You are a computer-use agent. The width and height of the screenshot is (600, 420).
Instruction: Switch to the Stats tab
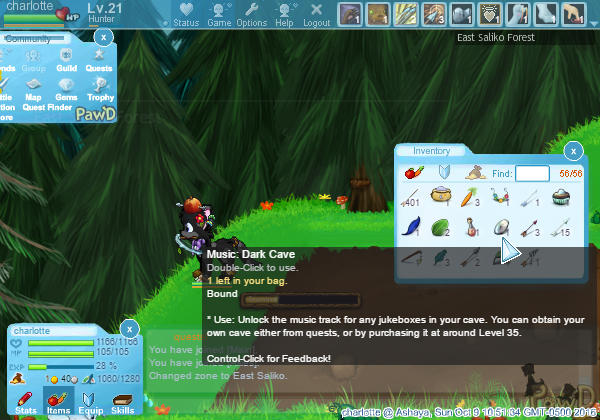tap(27, 402)
